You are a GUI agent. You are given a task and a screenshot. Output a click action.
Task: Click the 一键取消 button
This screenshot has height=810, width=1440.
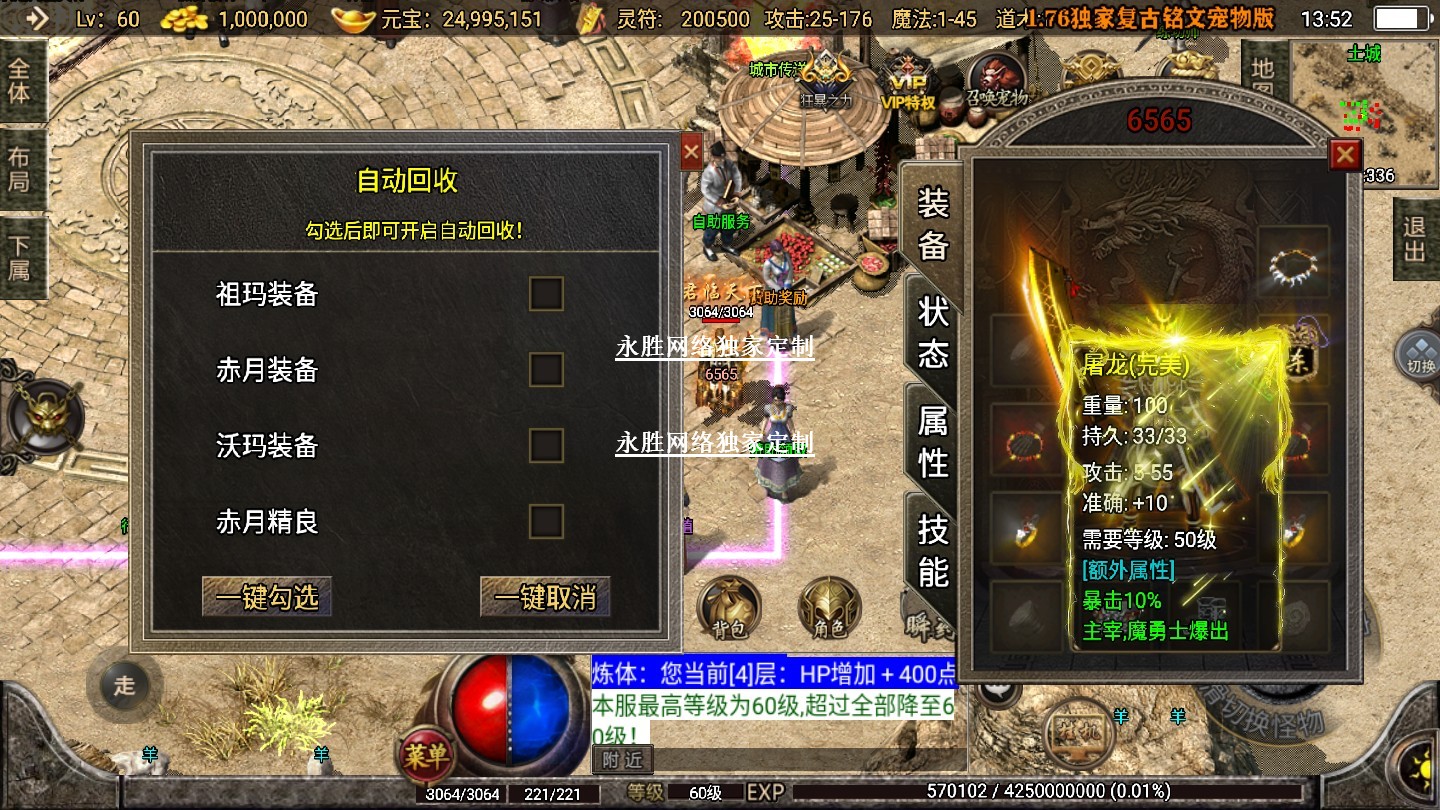click(545, 597)
